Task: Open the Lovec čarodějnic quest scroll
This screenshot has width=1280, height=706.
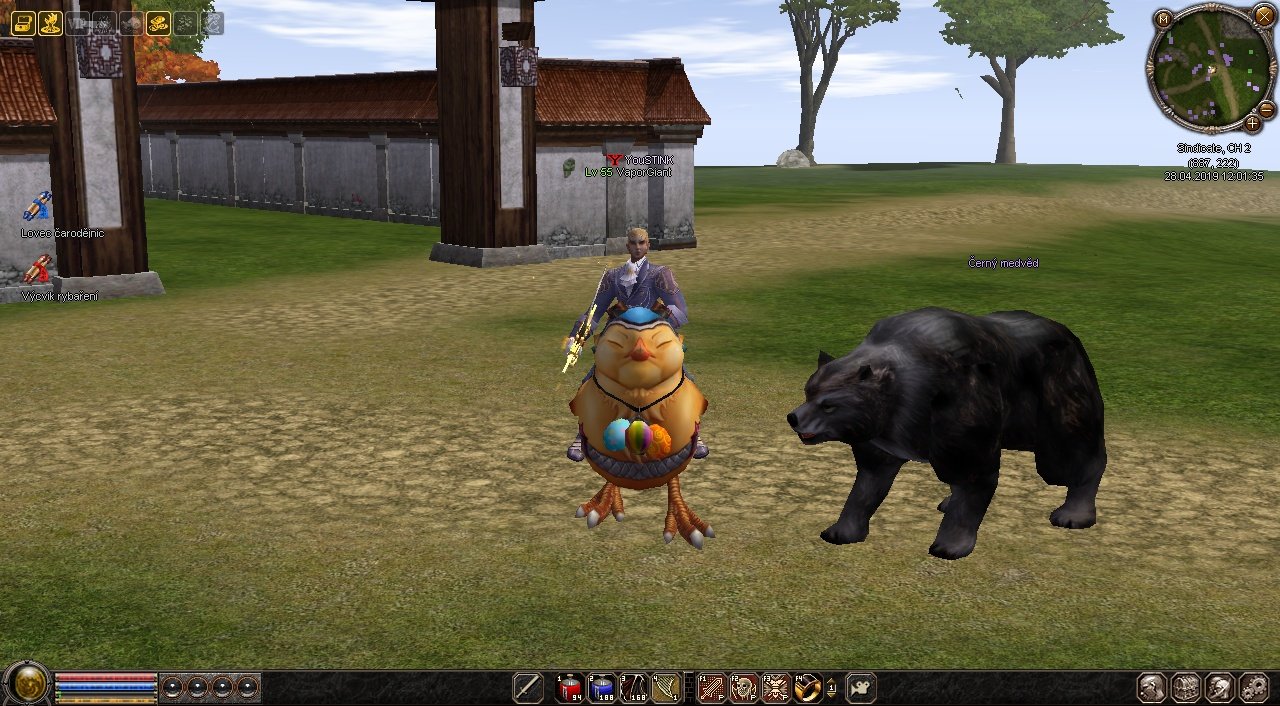Action: click(38, 207)
